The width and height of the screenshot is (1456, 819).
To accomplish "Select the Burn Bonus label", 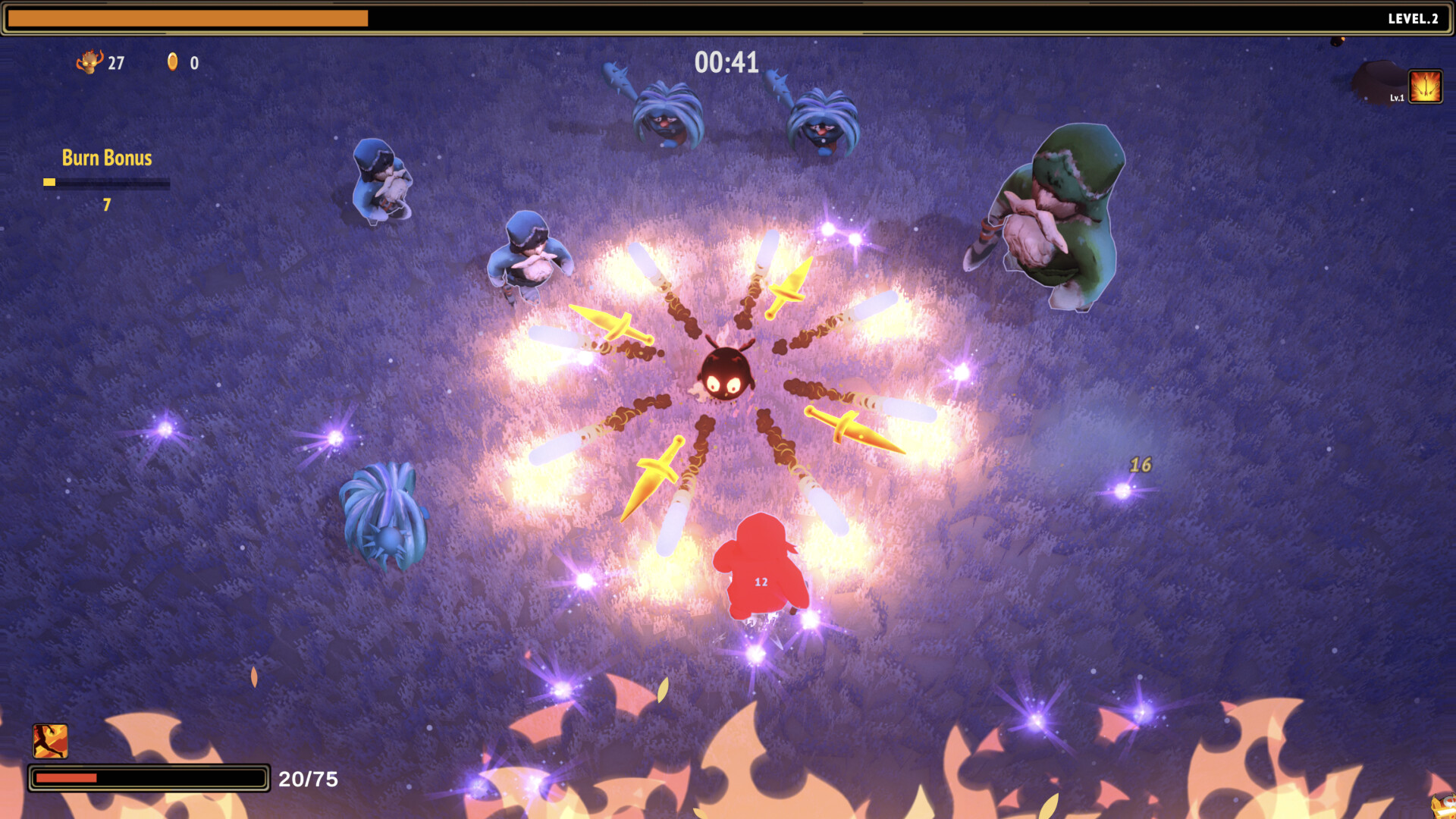I will 106,158.
